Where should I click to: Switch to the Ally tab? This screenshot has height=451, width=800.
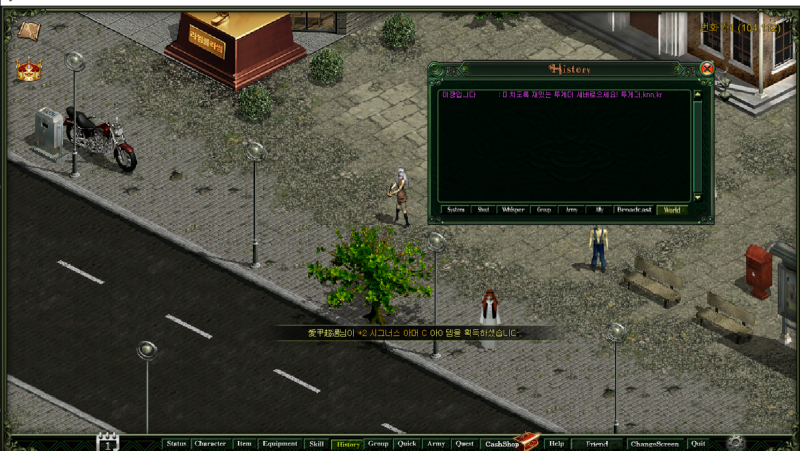coord(601,210)
